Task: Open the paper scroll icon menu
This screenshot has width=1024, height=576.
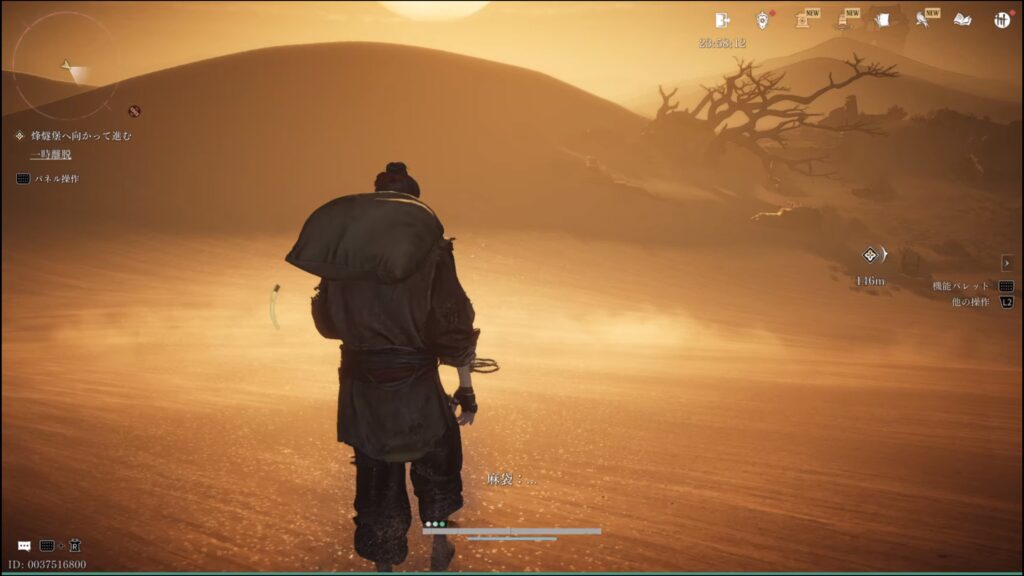Action: click(x=883, y=20)
